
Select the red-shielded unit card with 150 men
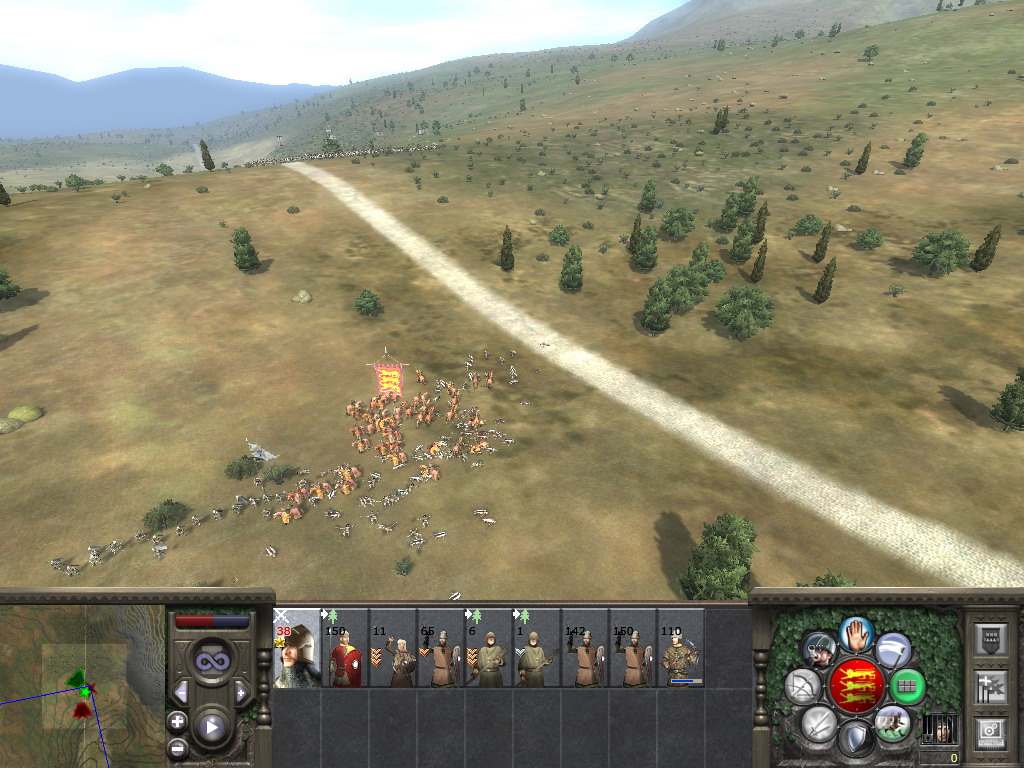point(345,648)
